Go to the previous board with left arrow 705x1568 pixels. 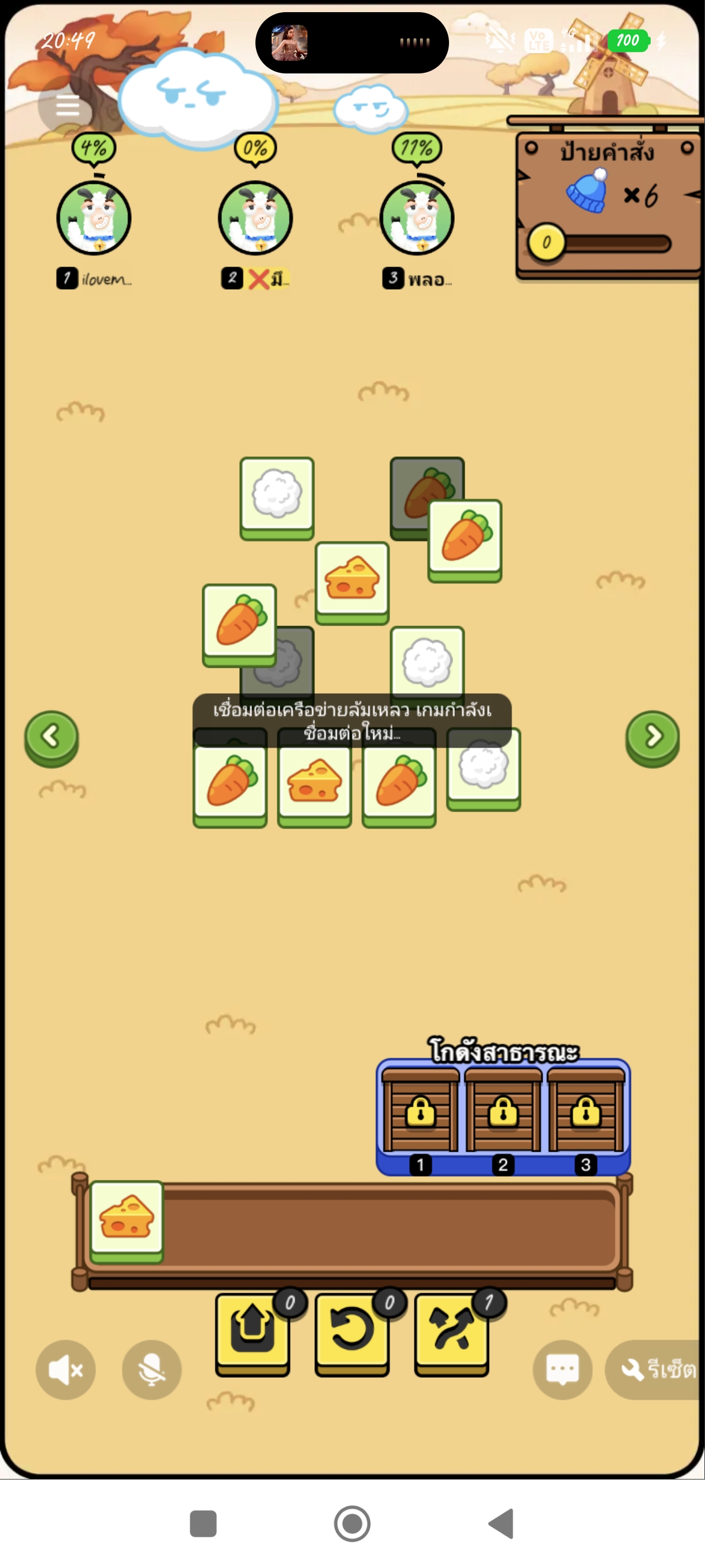[x=51, y=737]
